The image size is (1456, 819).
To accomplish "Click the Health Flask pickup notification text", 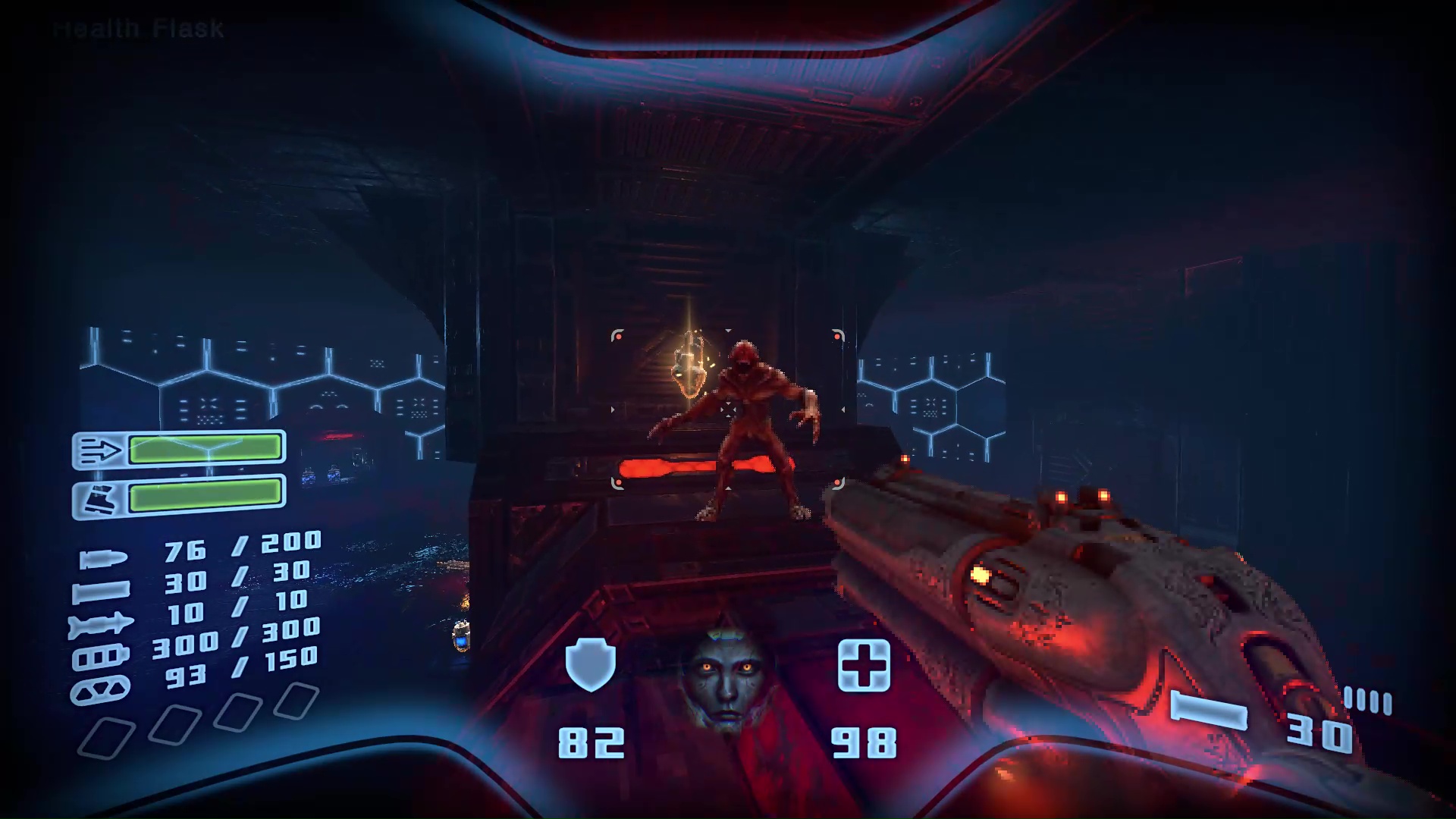I will click(x=136, y=29).
